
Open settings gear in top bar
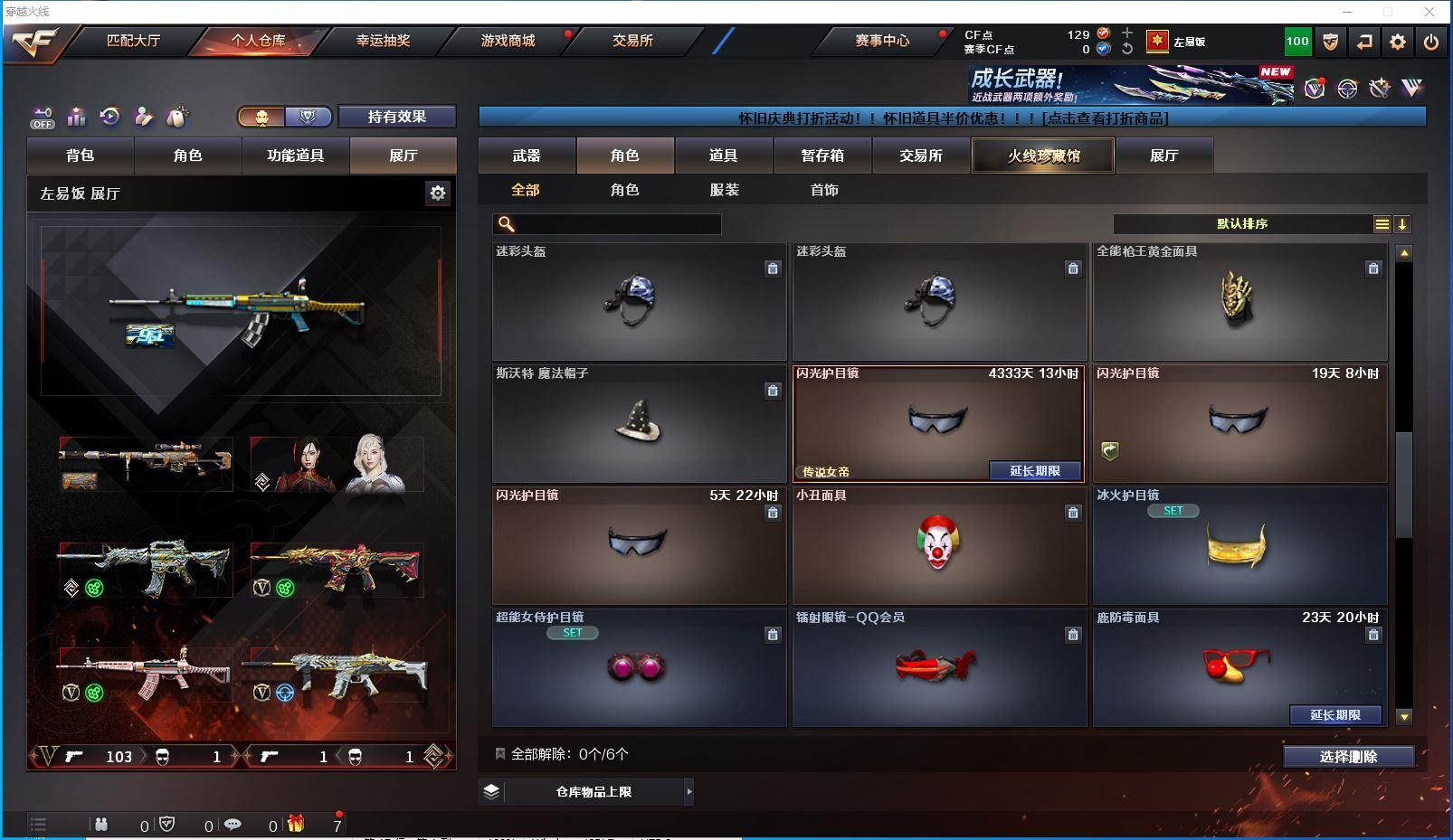click(x=1398, y=42)
